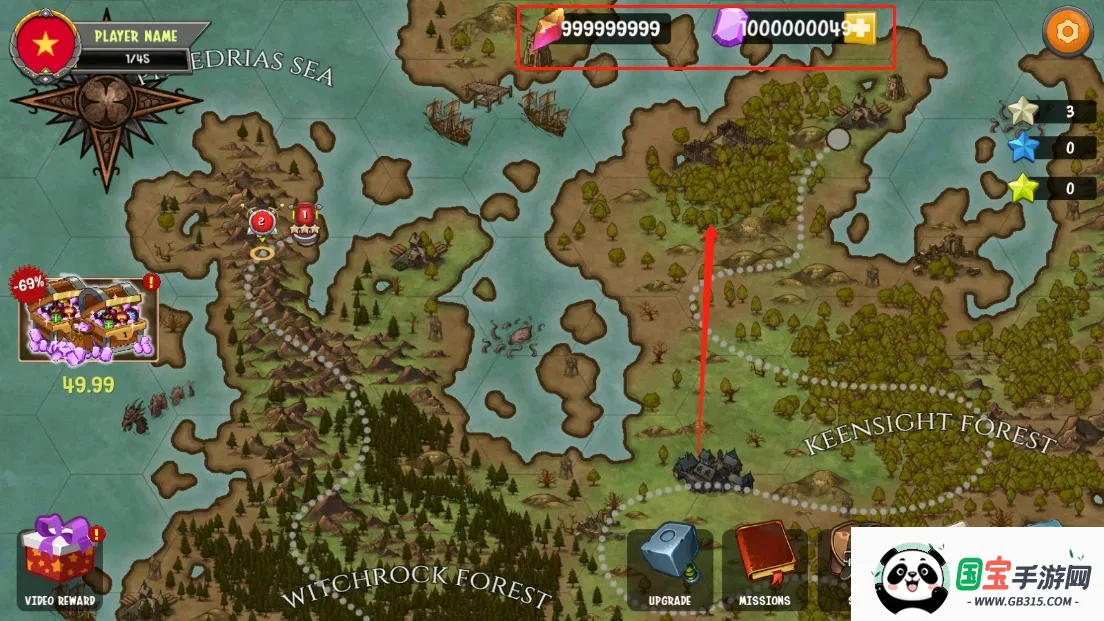Open settings with the orange gear button
This screenshot has width=1104, height=621.
click(1067, 32)
